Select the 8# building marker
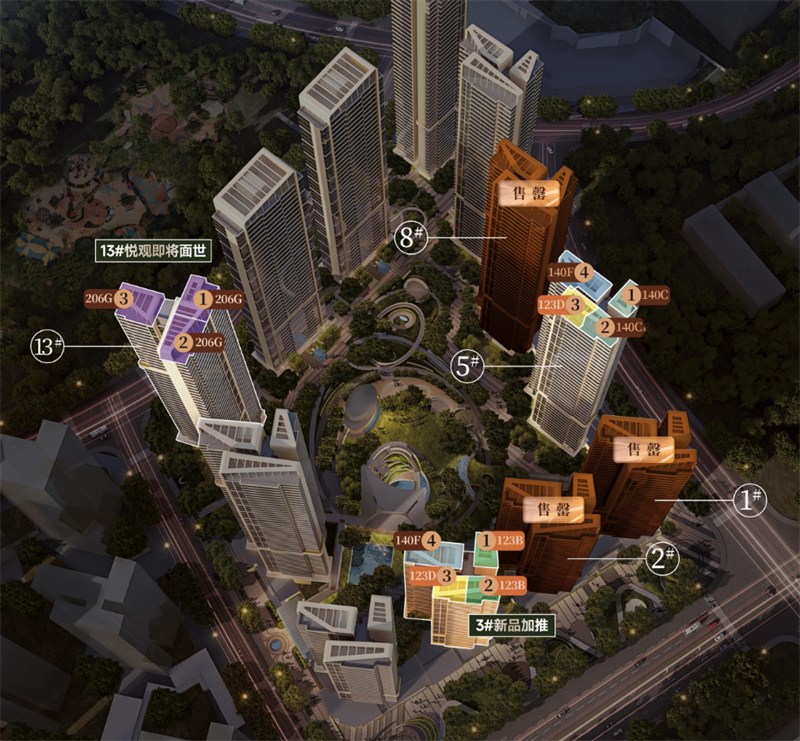 point(410,237)
